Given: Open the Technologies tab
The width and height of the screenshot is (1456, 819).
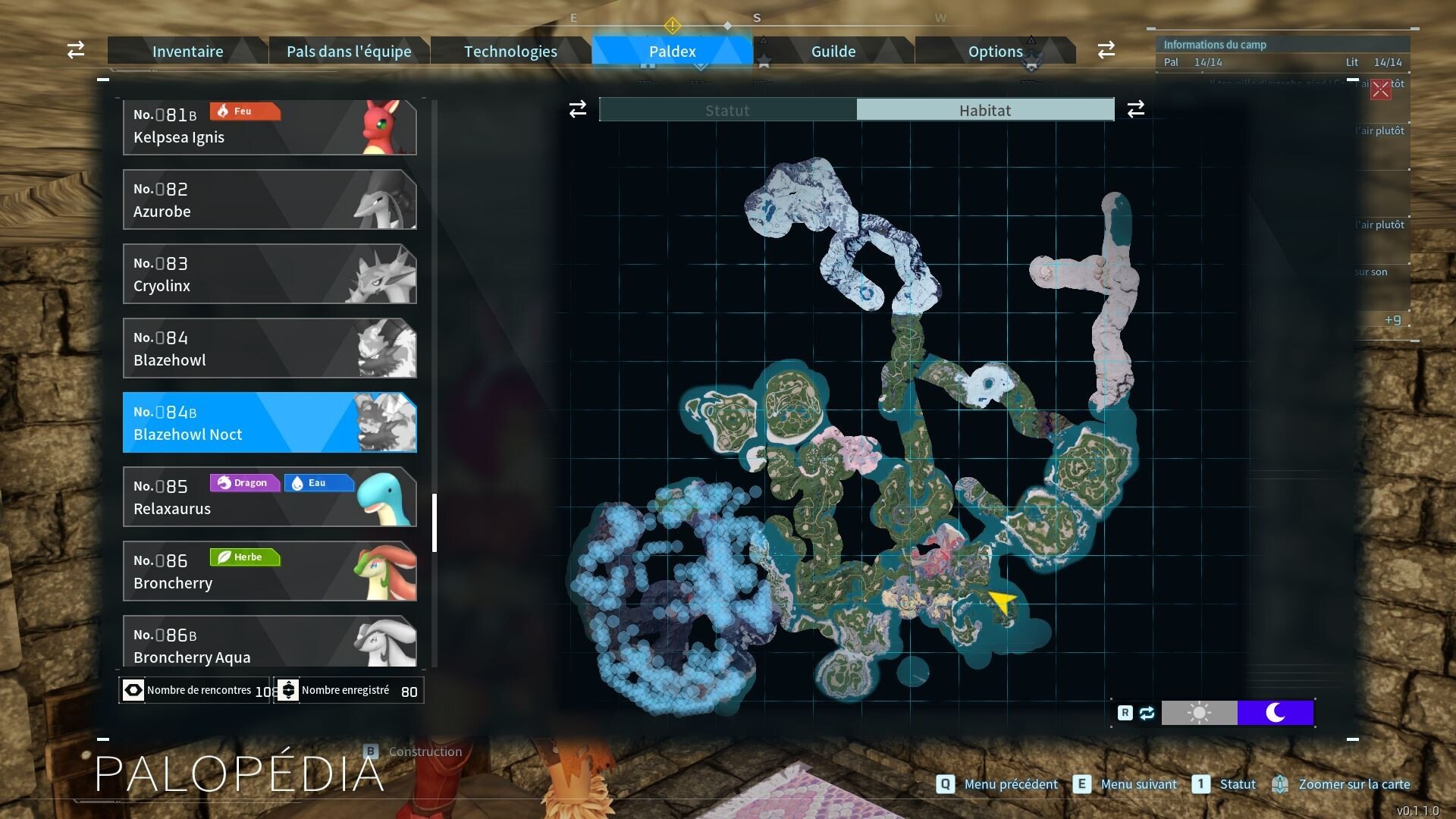Looking at the screenshot, I should click(510, 51).
